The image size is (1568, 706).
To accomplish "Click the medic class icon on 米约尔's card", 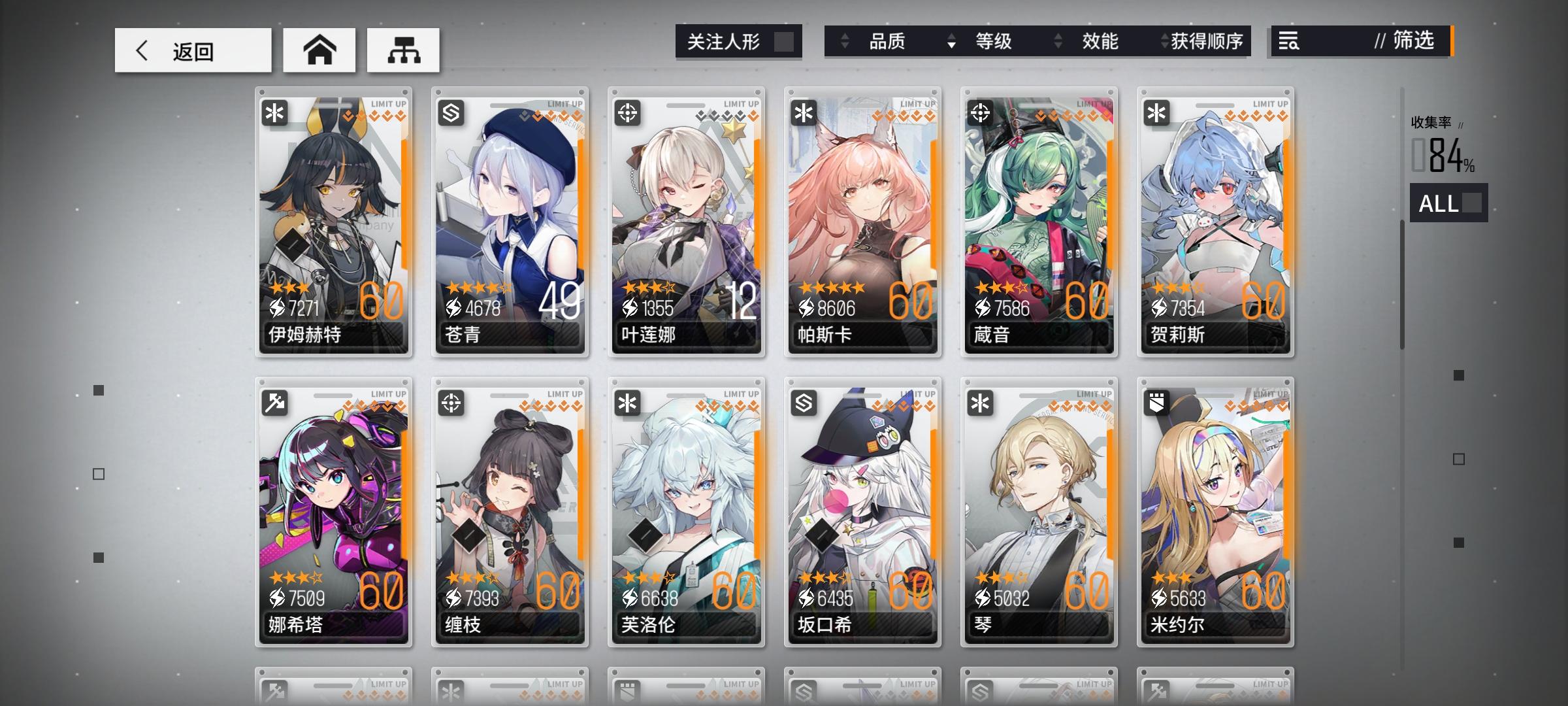I will coord(1157,403).
